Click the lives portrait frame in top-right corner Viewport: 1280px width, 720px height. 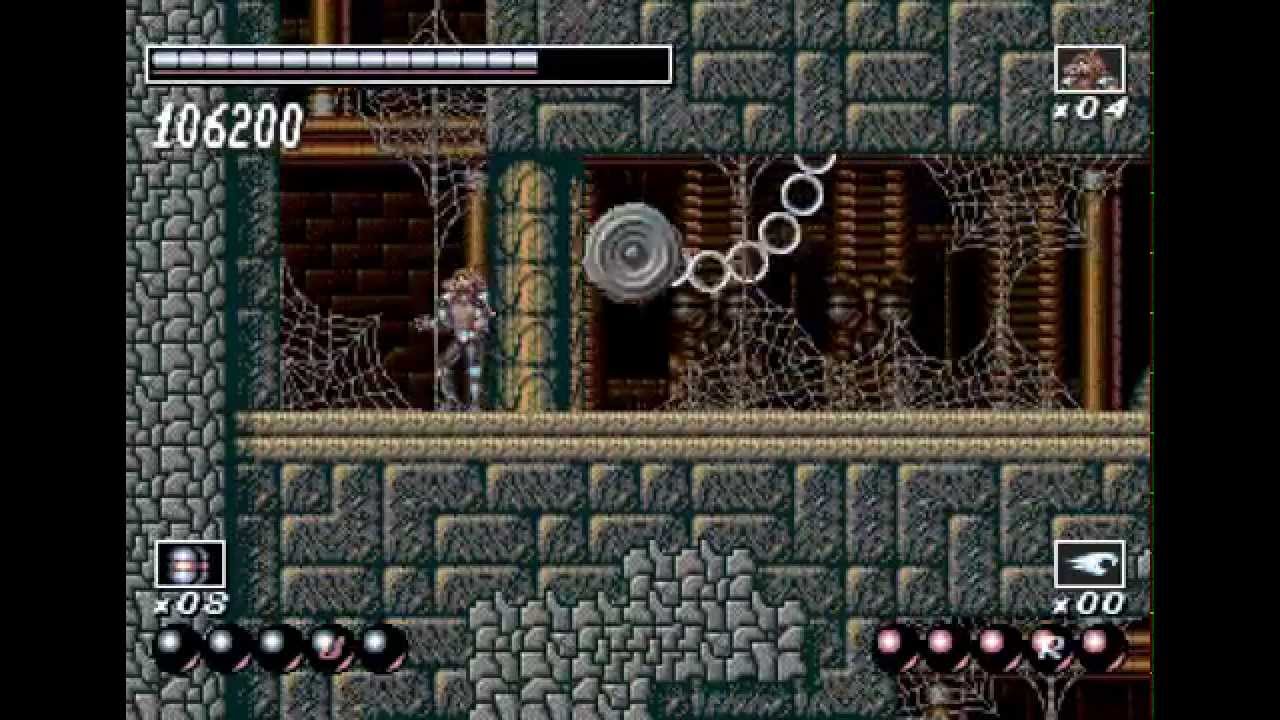1090,68
